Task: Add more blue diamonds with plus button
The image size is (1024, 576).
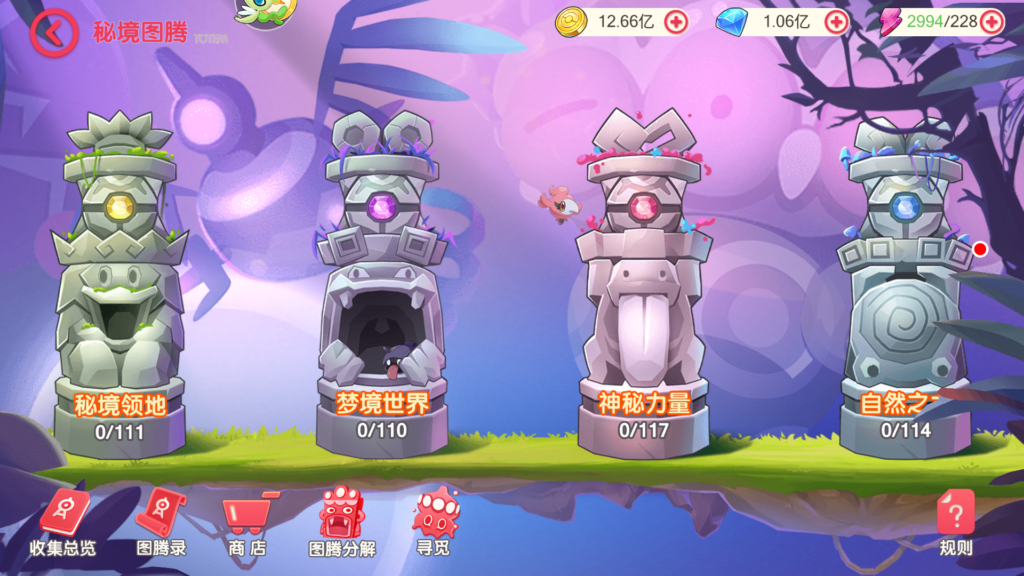Action: (x=836, y=21)
